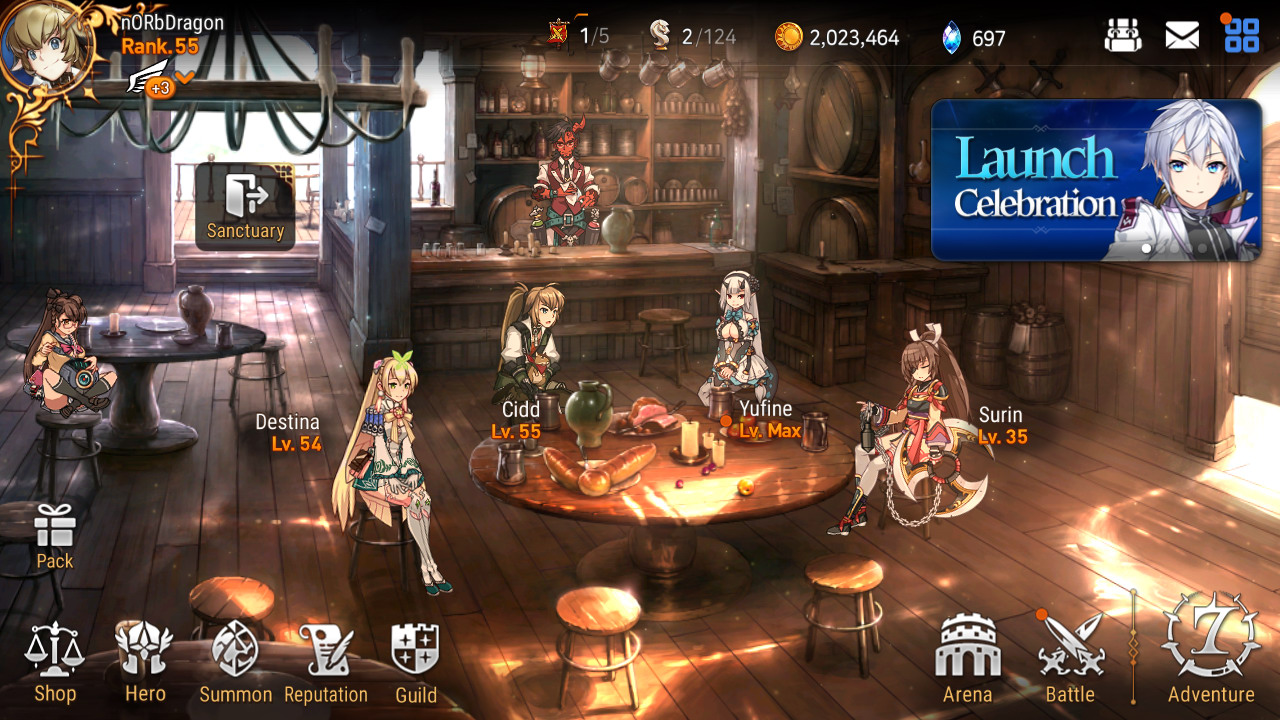
Task: Start Adventure mode
Action: (x=1211, y=650)
